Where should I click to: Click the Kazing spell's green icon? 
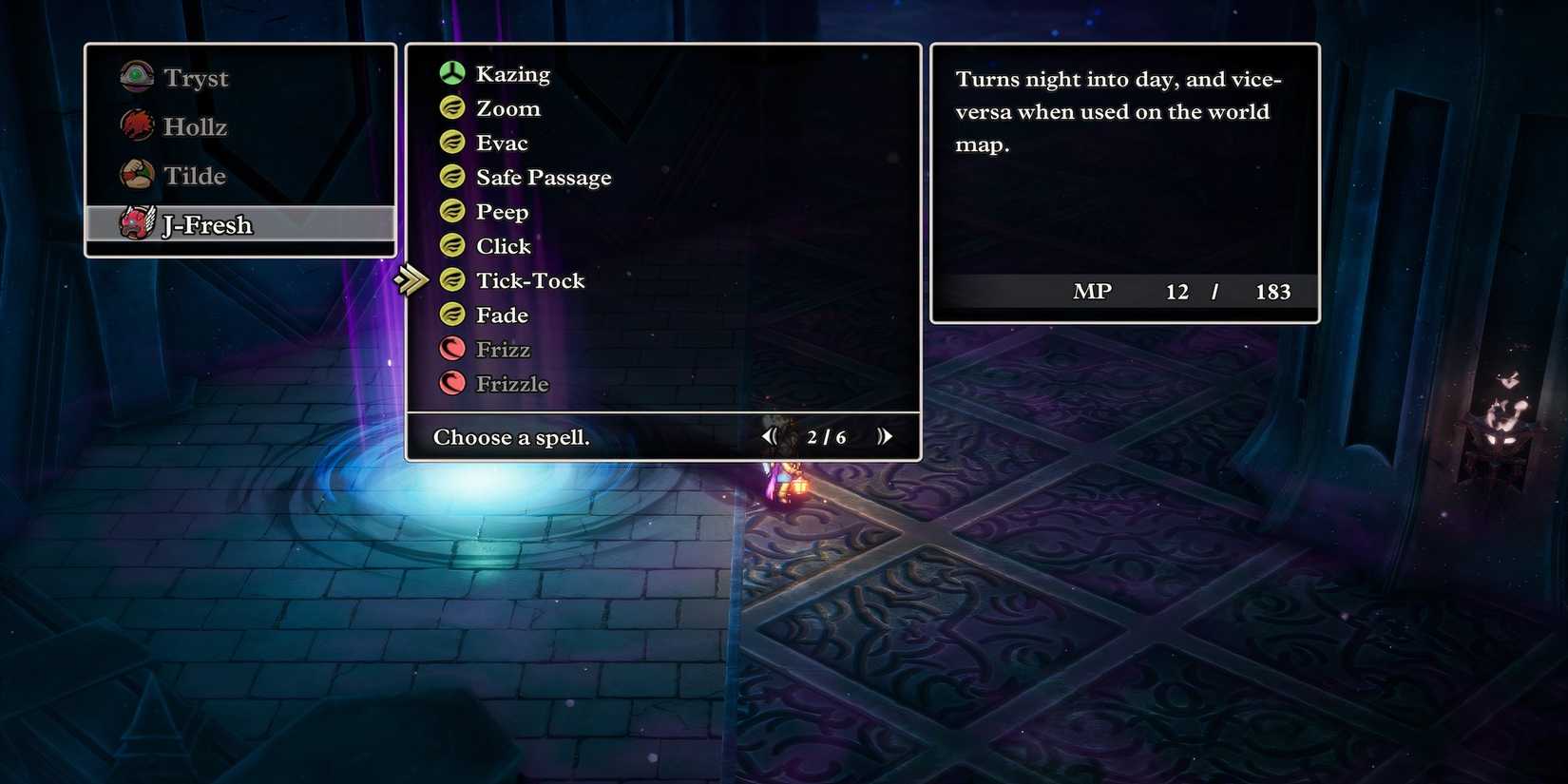(451, 72)
